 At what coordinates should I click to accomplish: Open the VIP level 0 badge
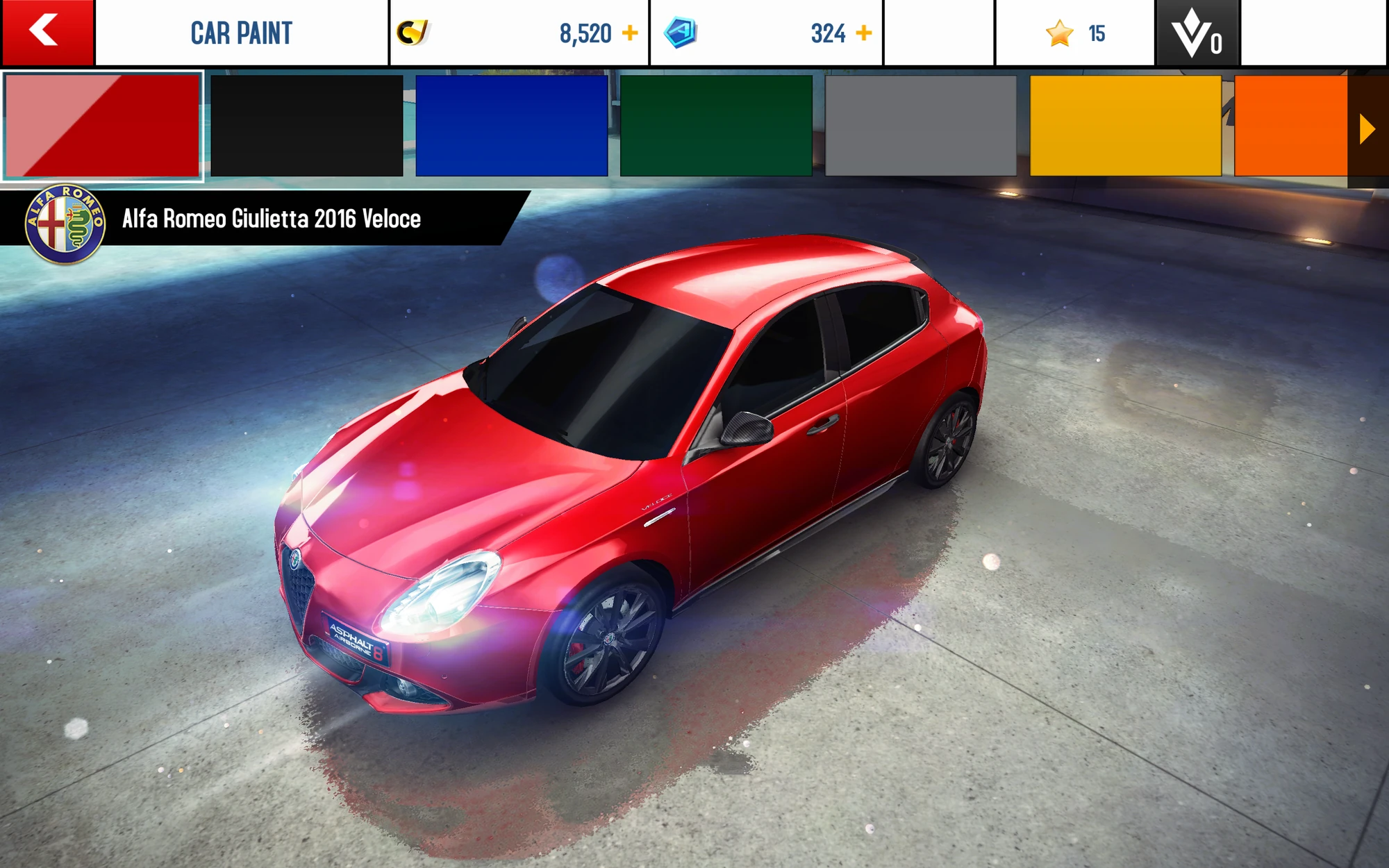coord(1197,33)
